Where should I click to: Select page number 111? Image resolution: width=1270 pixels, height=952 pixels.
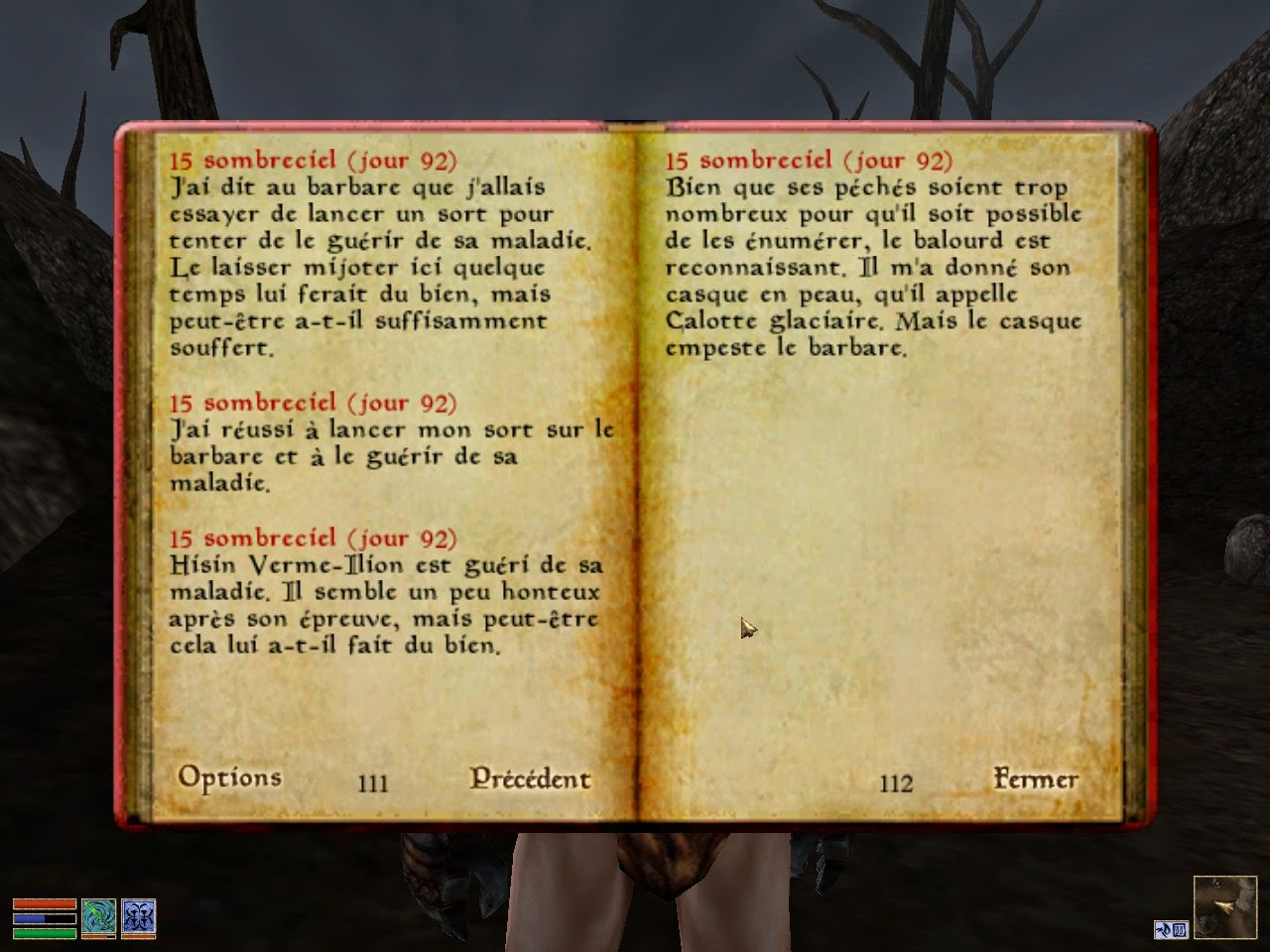(x=372, y=783)
